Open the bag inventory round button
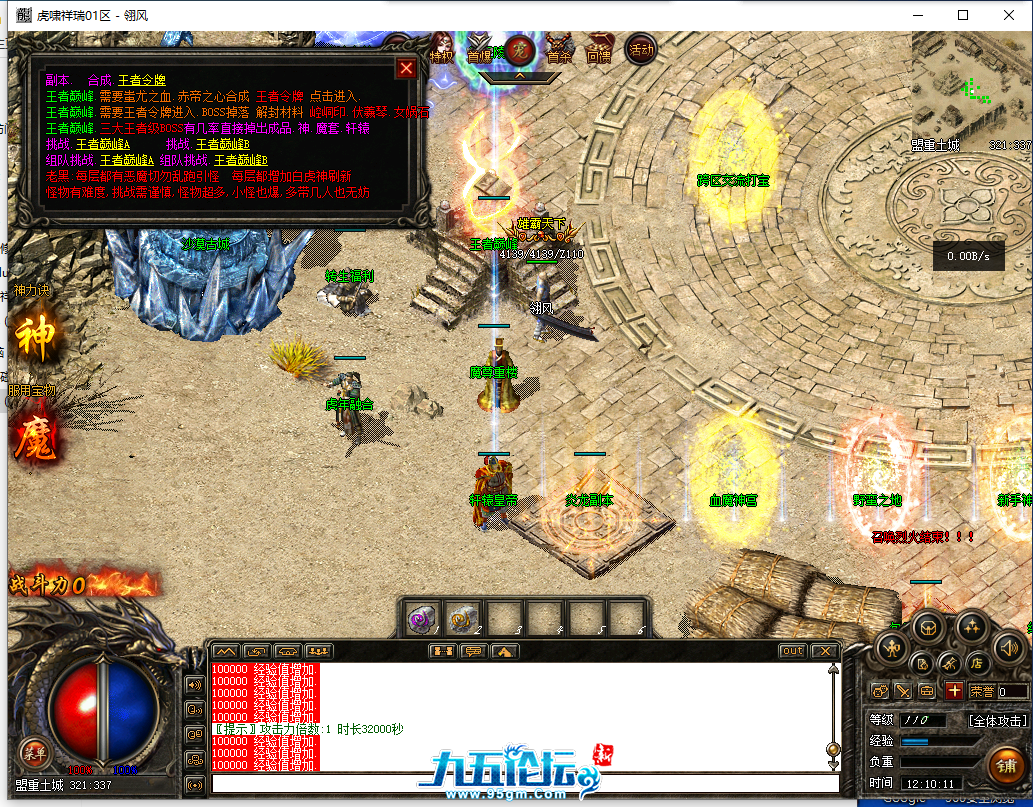The height and width of the screenshot is (807, 1033). tap(929, 627)
